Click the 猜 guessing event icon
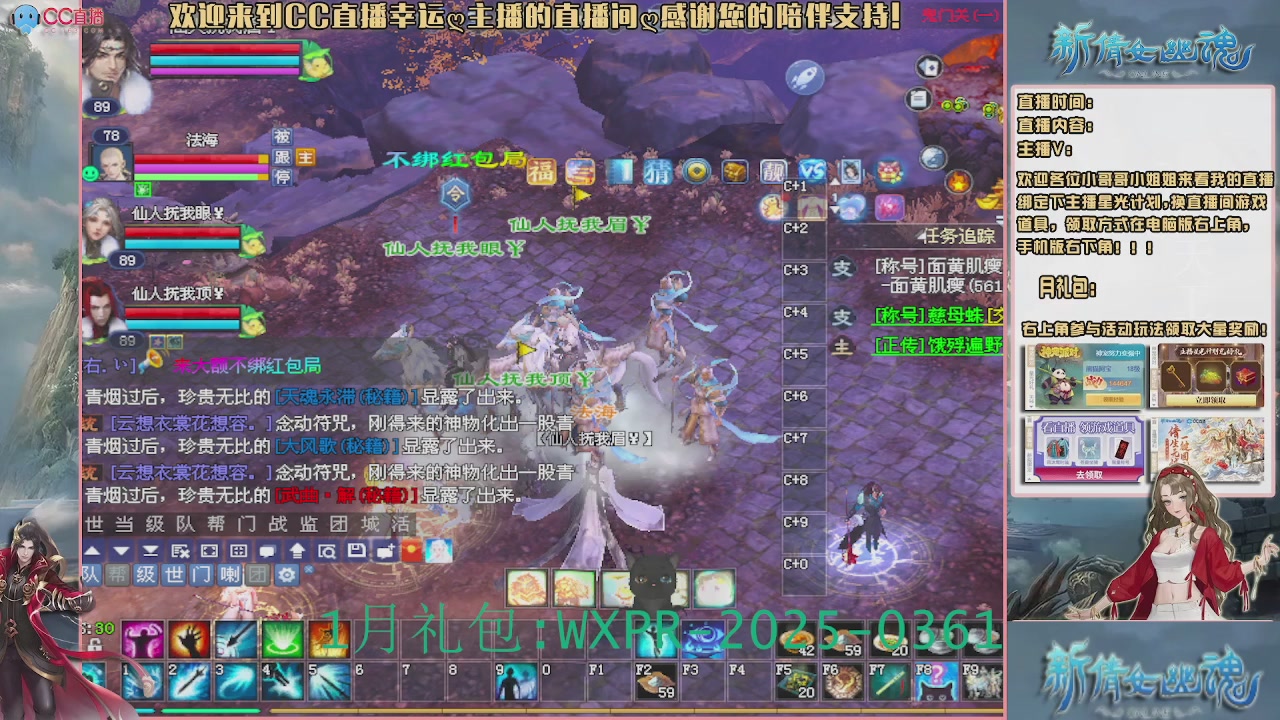This screenshot has width=1280, height=720. coord(656,170)
